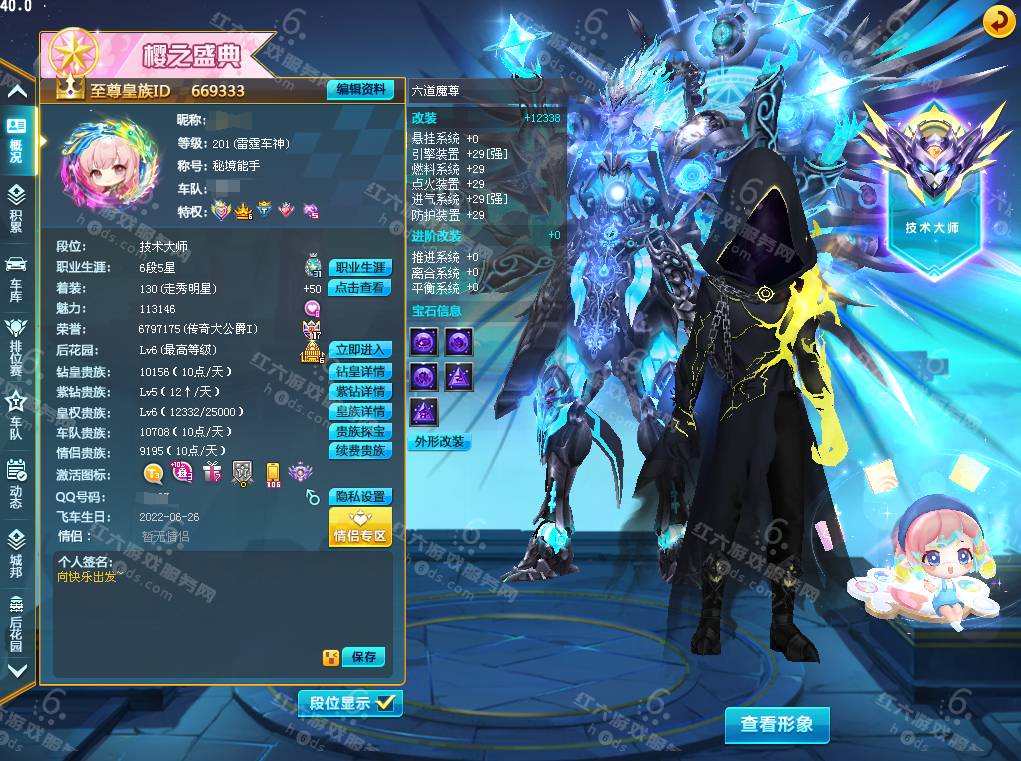
Task: Click the orange back arrow button
Action: point(997,21)
